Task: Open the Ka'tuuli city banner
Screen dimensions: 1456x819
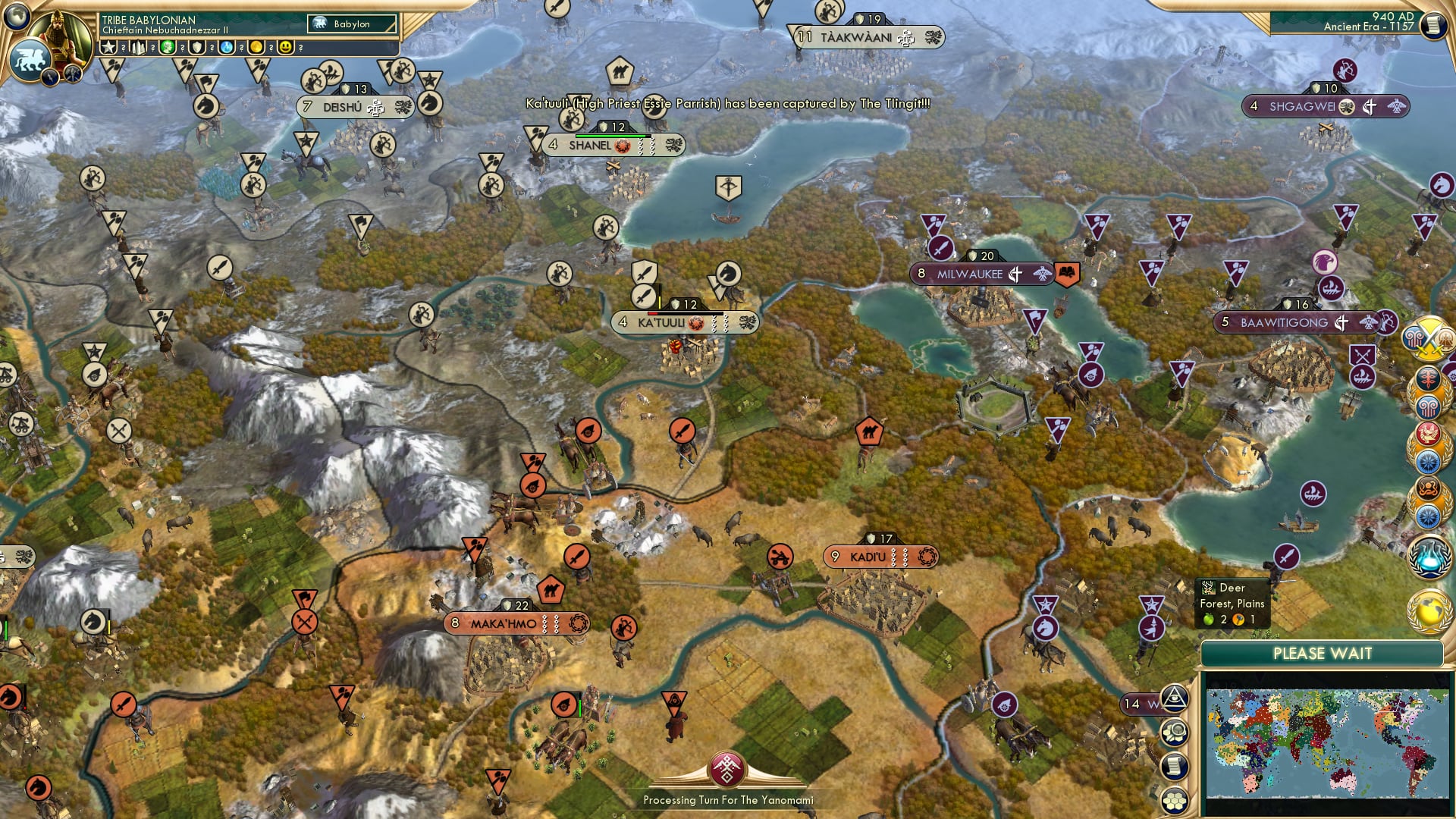Action: pyautogui.click(x=682, y=322)
